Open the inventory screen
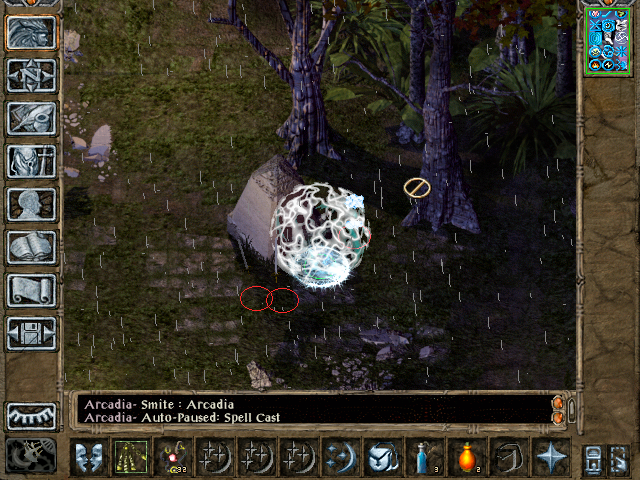 coord(31,161)
